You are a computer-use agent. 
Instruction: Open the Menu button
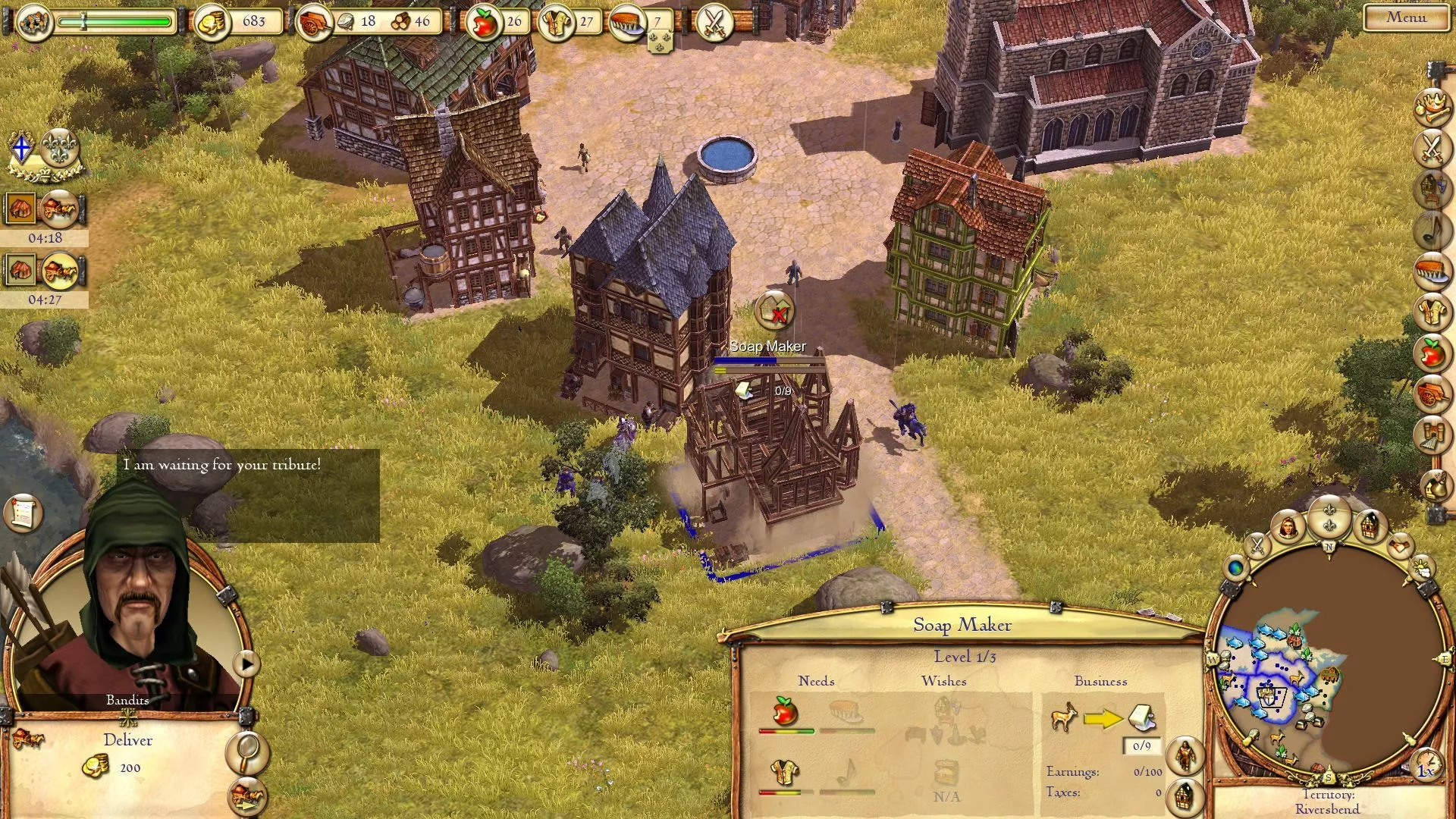tap(1405, 17)
